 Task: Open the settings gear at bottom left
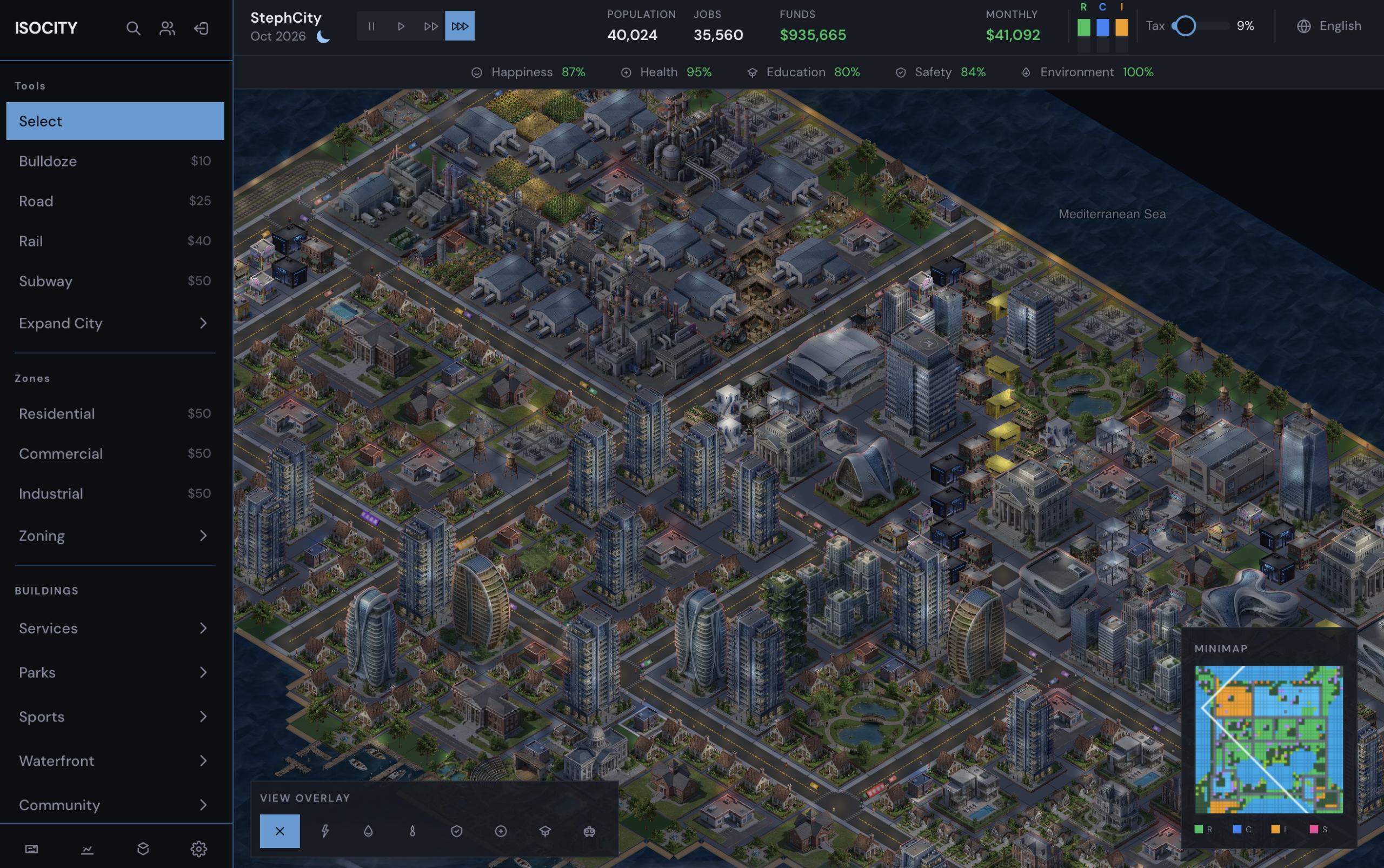198,849
